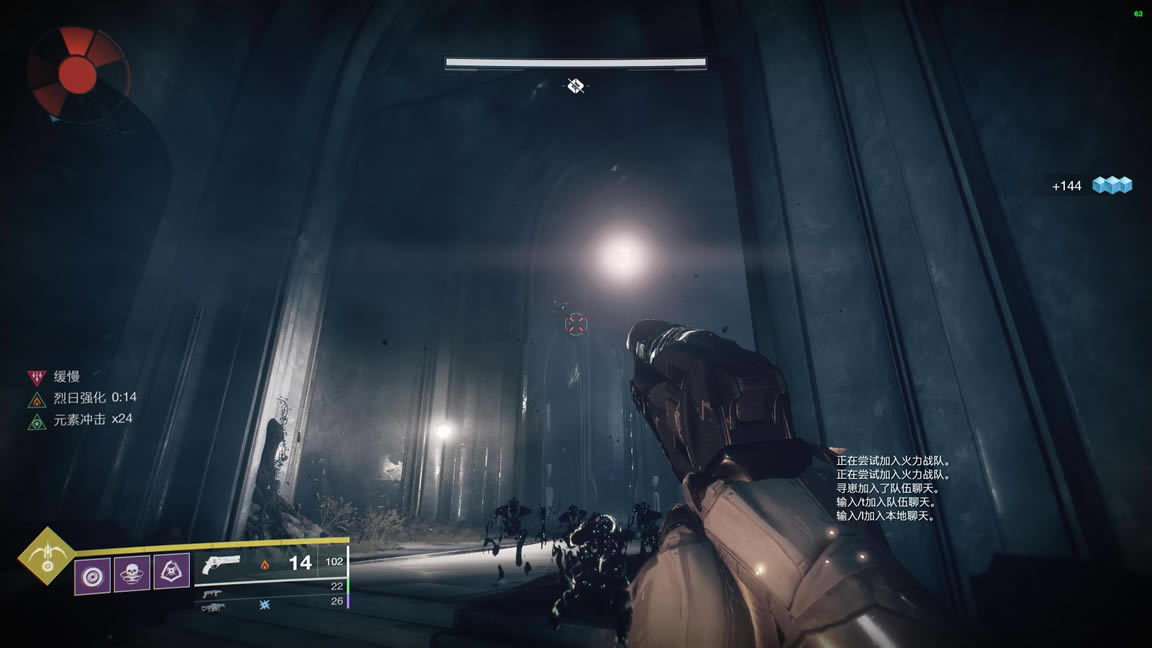
Task: Click the 缓慢 debuff icon
Action: click(x=37, y=378)
